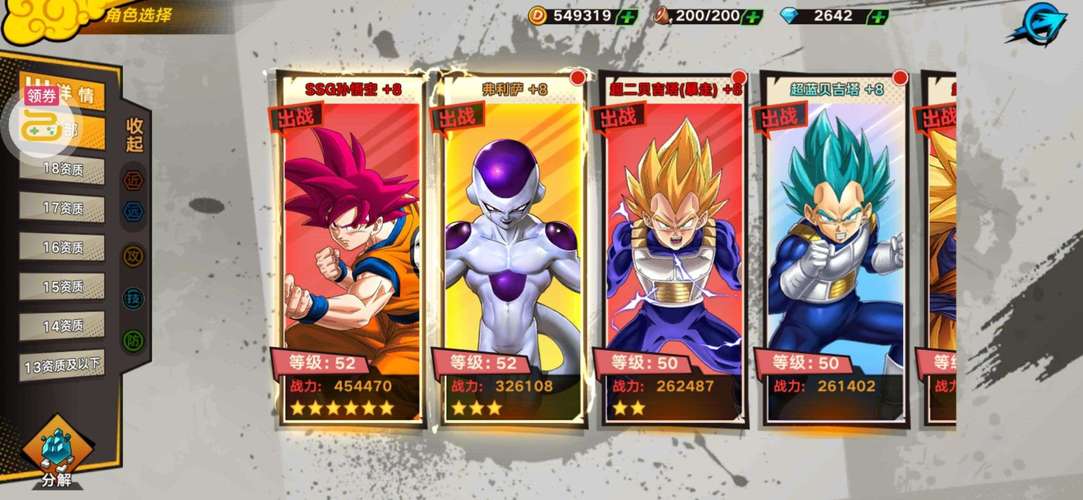
Task: Choose the 15资质 filter
Action: click(63, 286)
